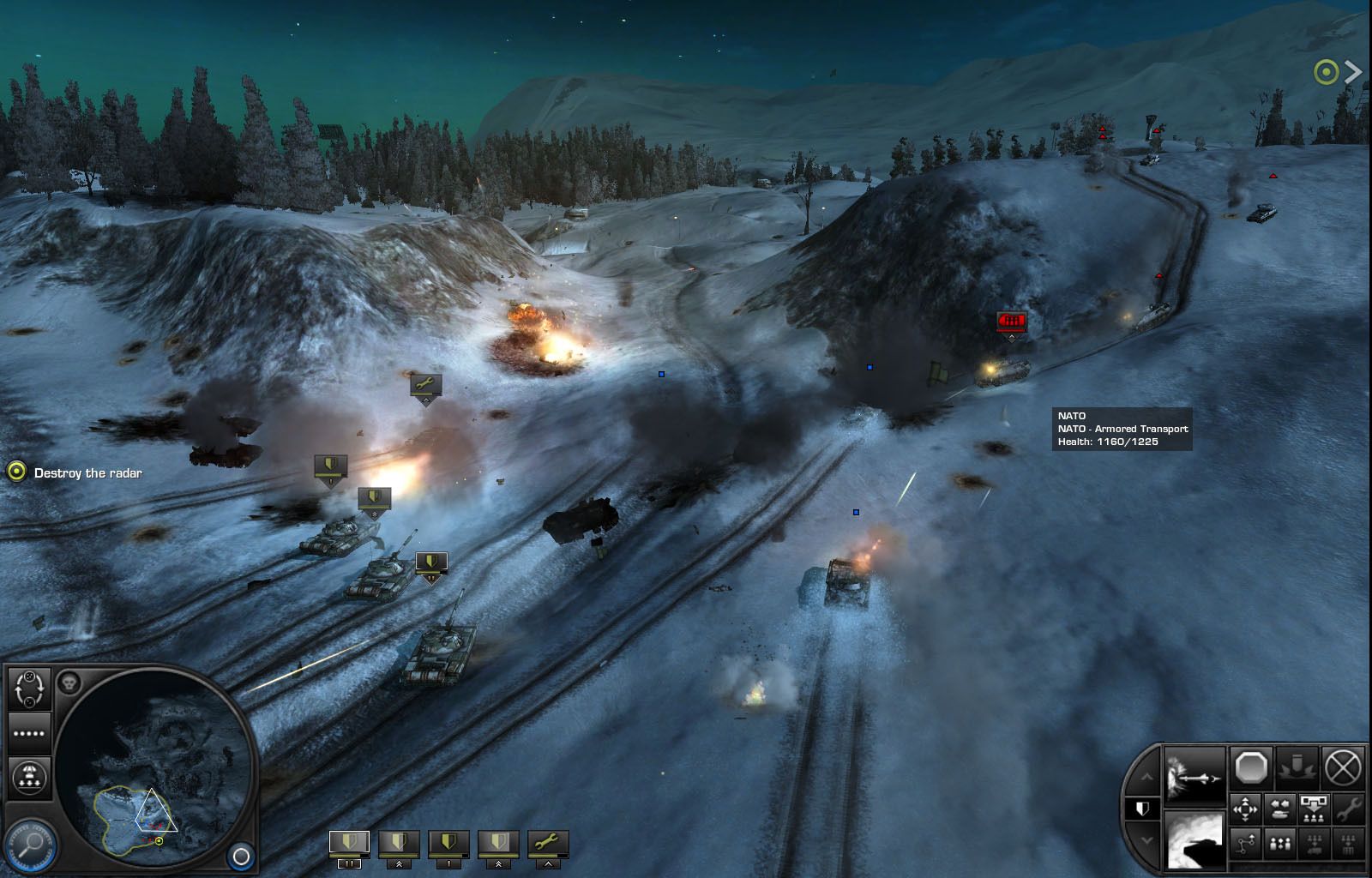Expand the objectives panel arrow
Viewport: 1372px width, 878px height.
pyautogui.click(x=1353, y=72)
